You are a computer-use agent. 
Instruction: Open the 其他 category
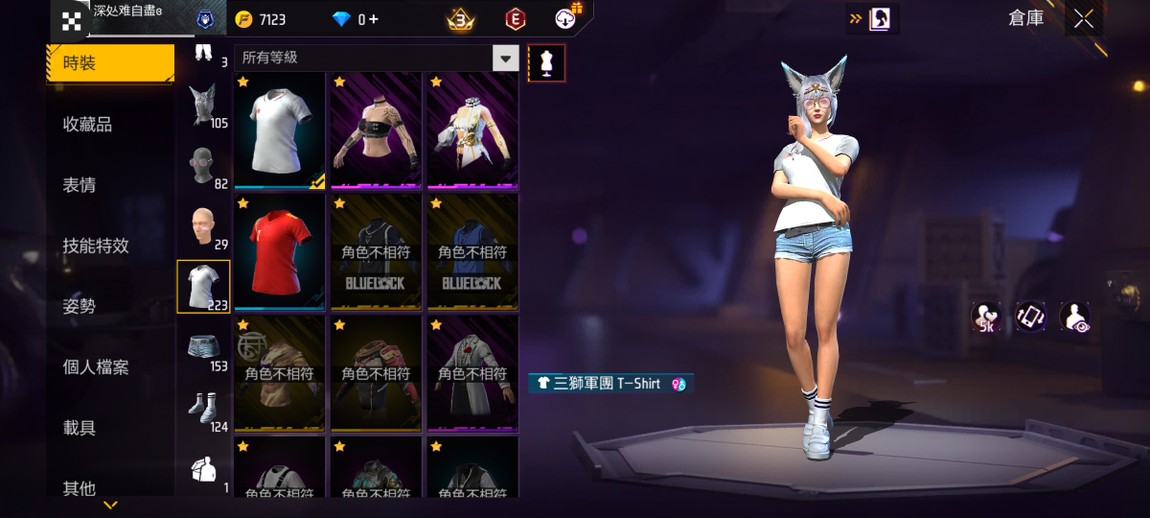coord(80,488)
